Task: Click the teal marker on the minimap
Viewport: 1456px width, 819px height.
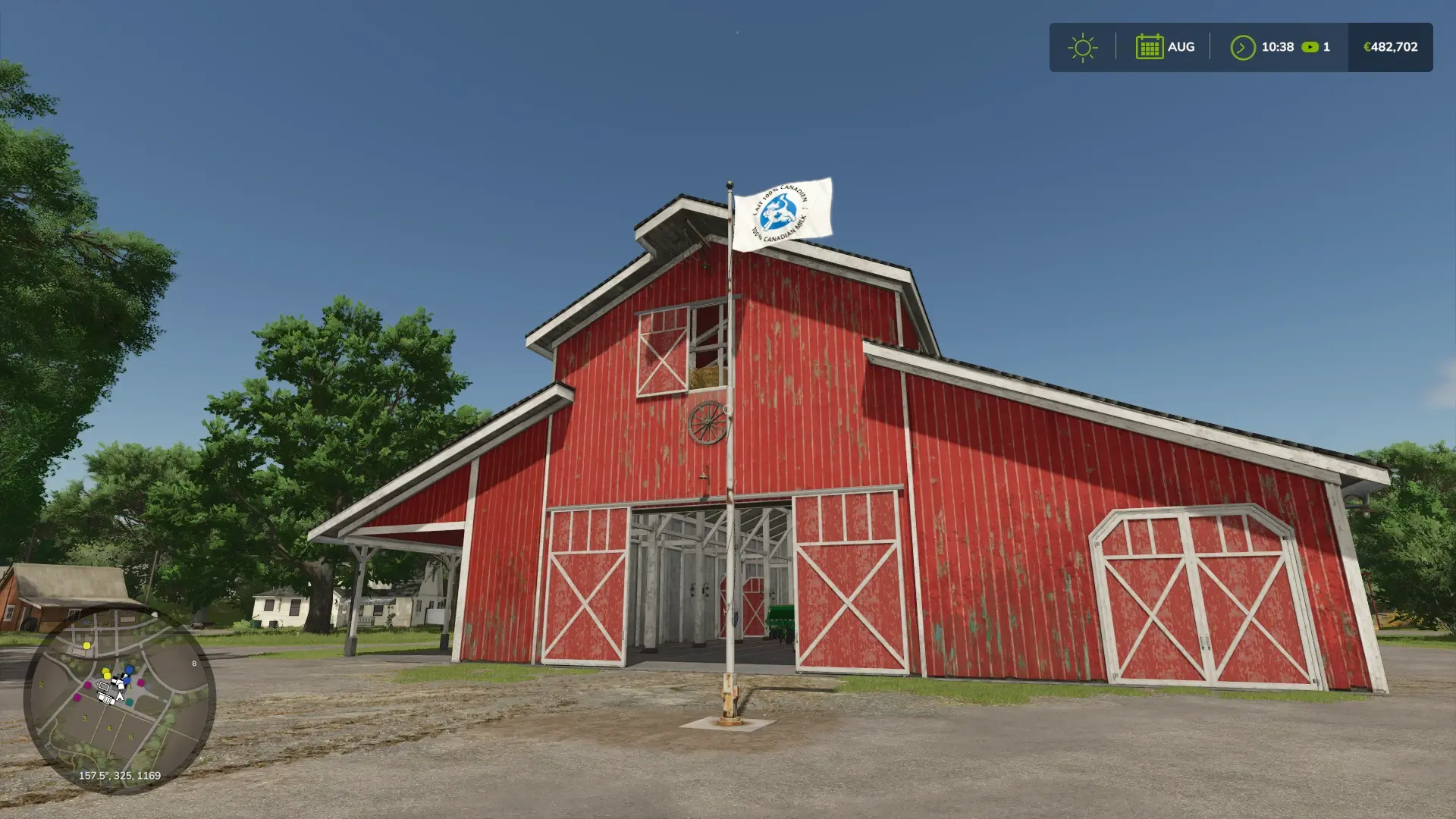Action: click(129, 702)
